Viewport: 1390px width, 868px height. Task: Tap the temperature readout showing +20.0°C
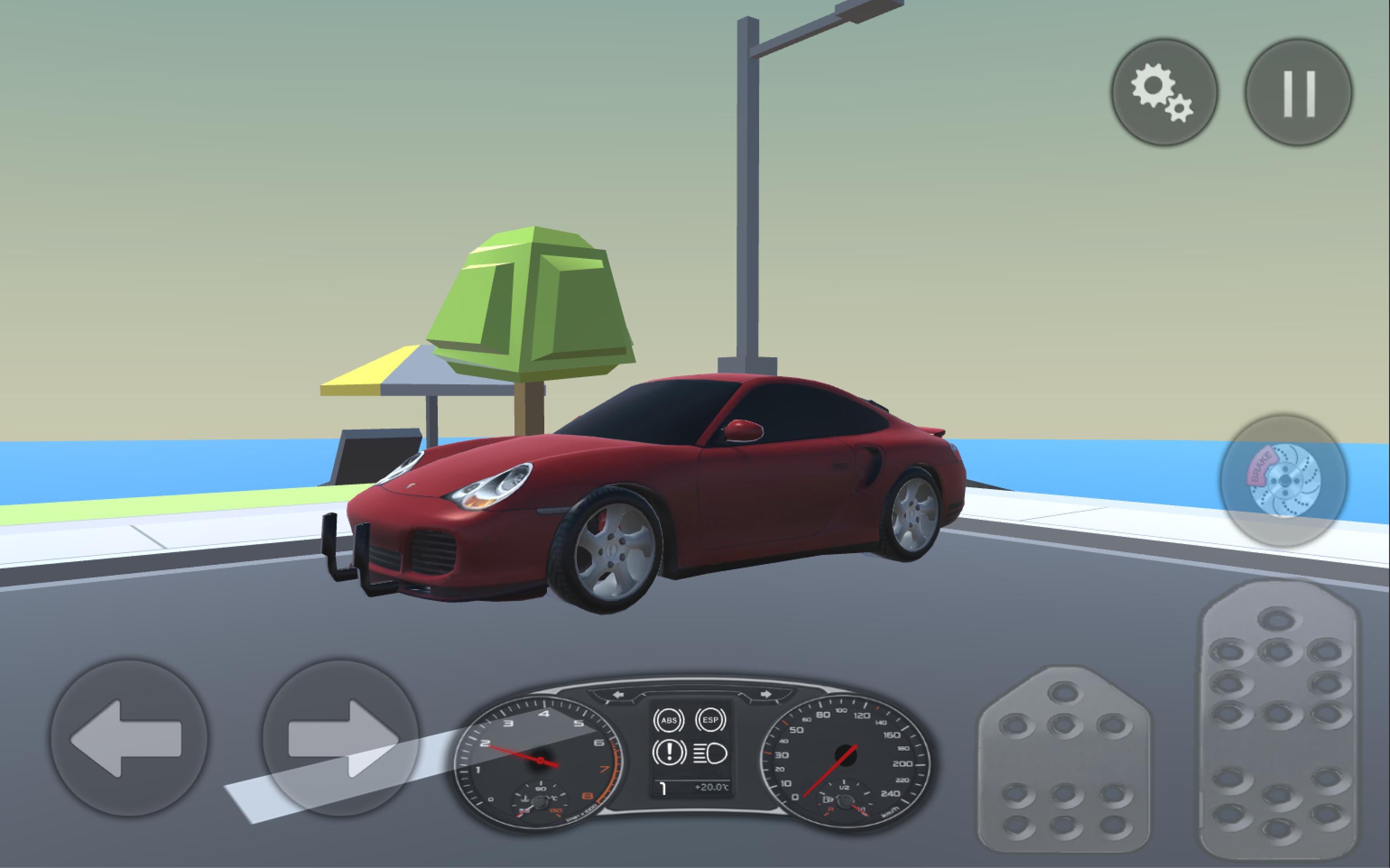click(x=713, y=787)
